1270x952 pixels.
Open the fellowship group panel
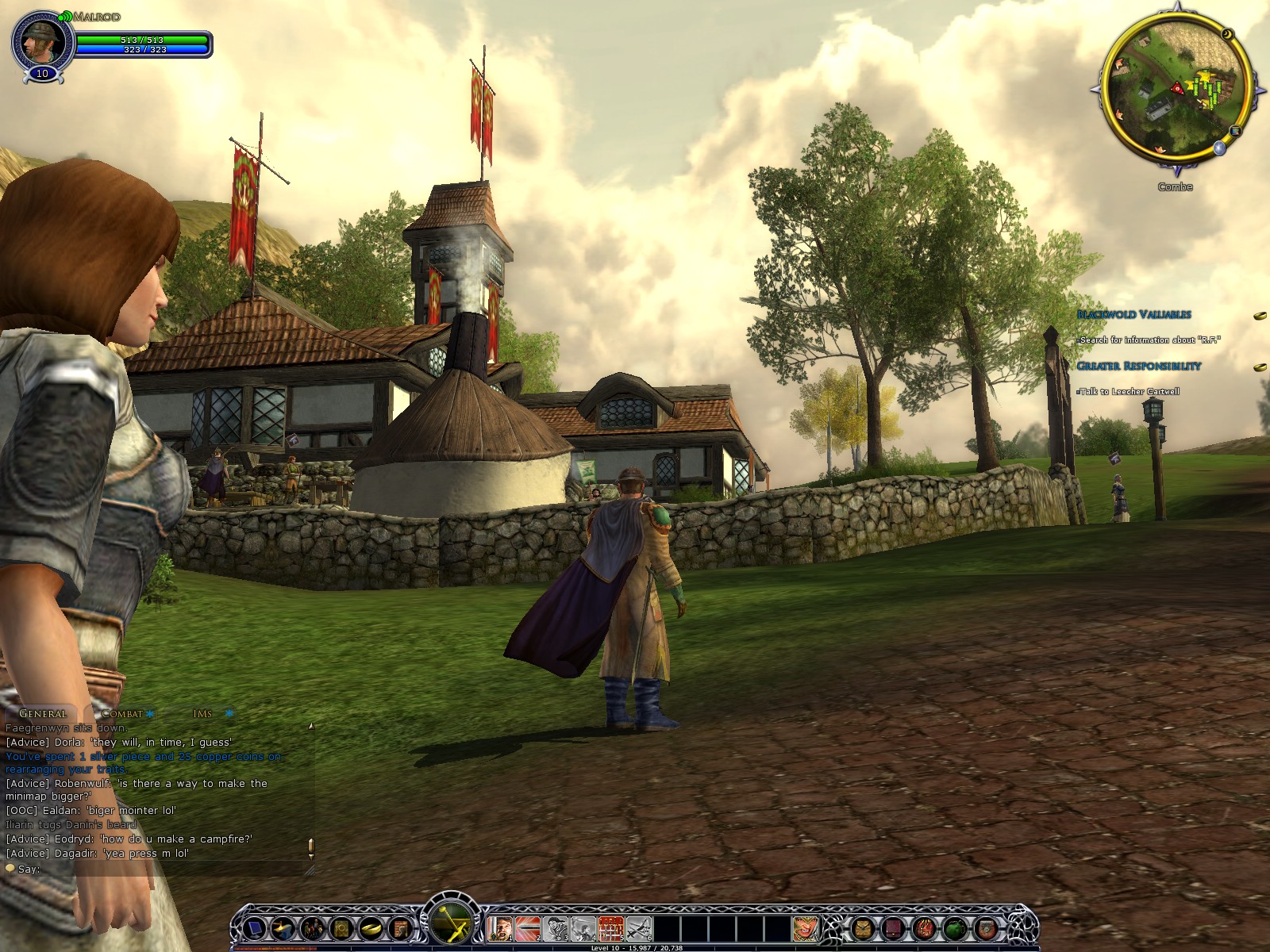coord(313,927)
